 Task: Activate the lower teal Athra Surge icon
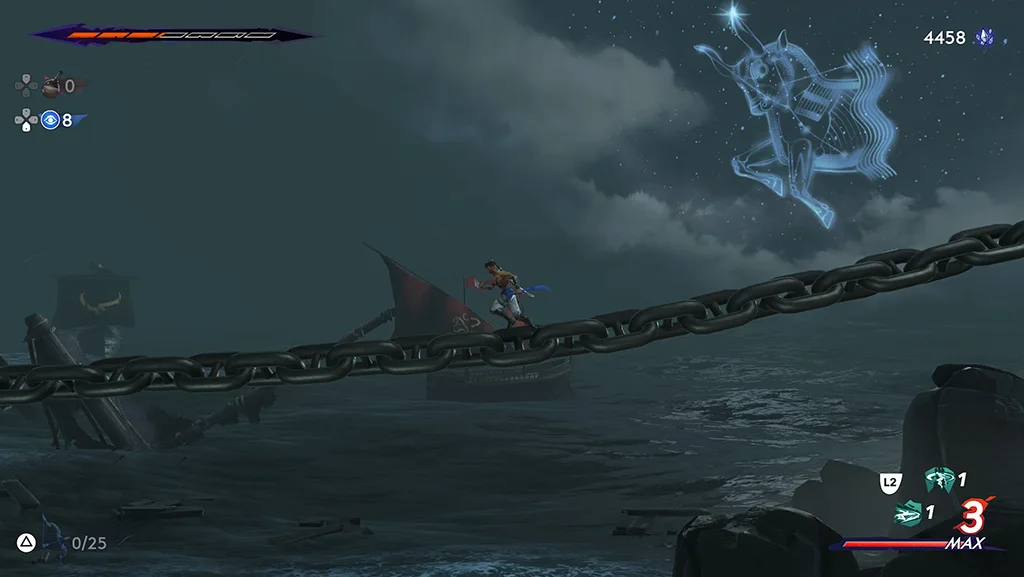[x=907, y=513]
